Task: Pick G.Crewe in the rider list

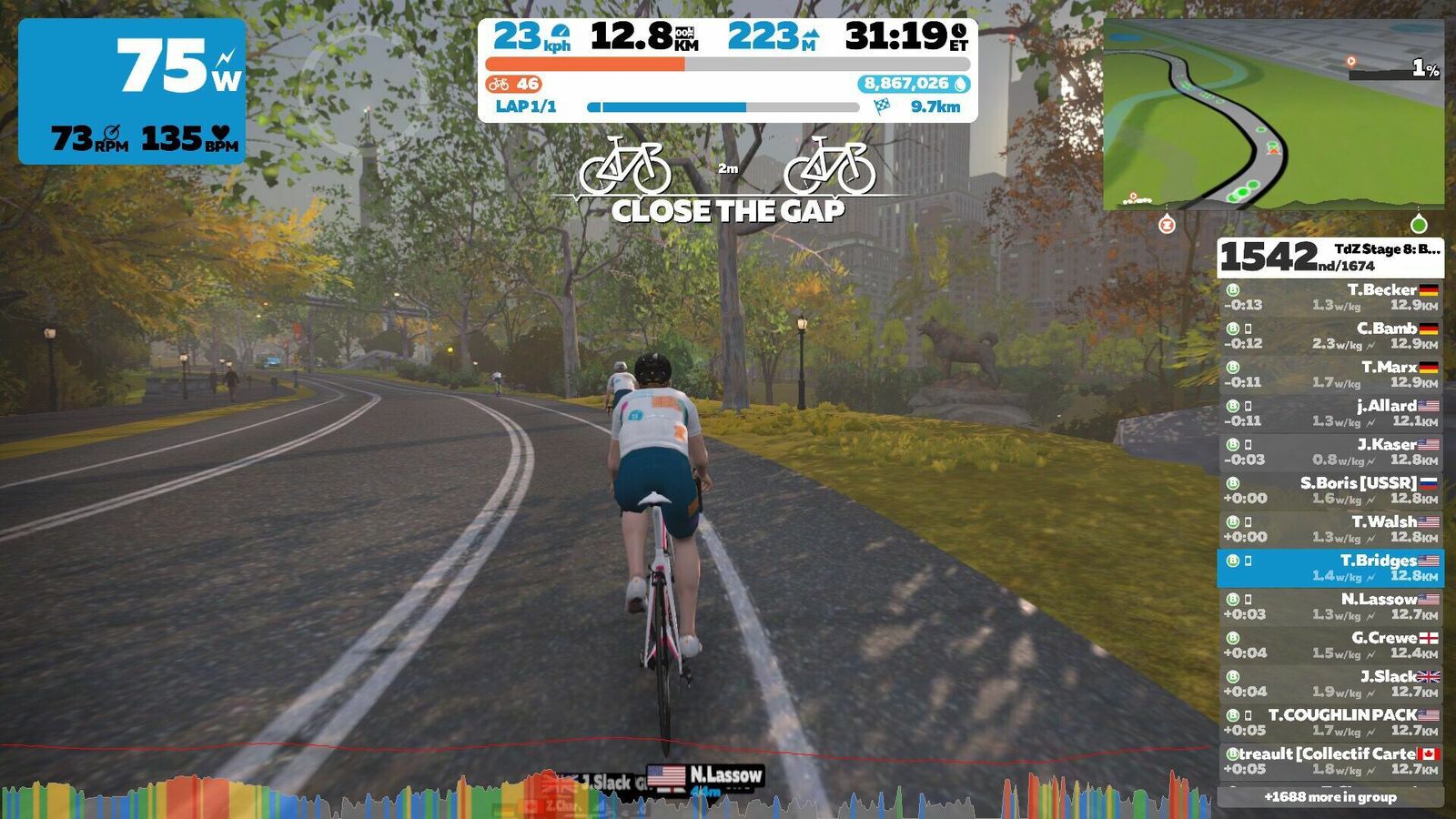Action: pyautogui.click(x=1330, y=645)
